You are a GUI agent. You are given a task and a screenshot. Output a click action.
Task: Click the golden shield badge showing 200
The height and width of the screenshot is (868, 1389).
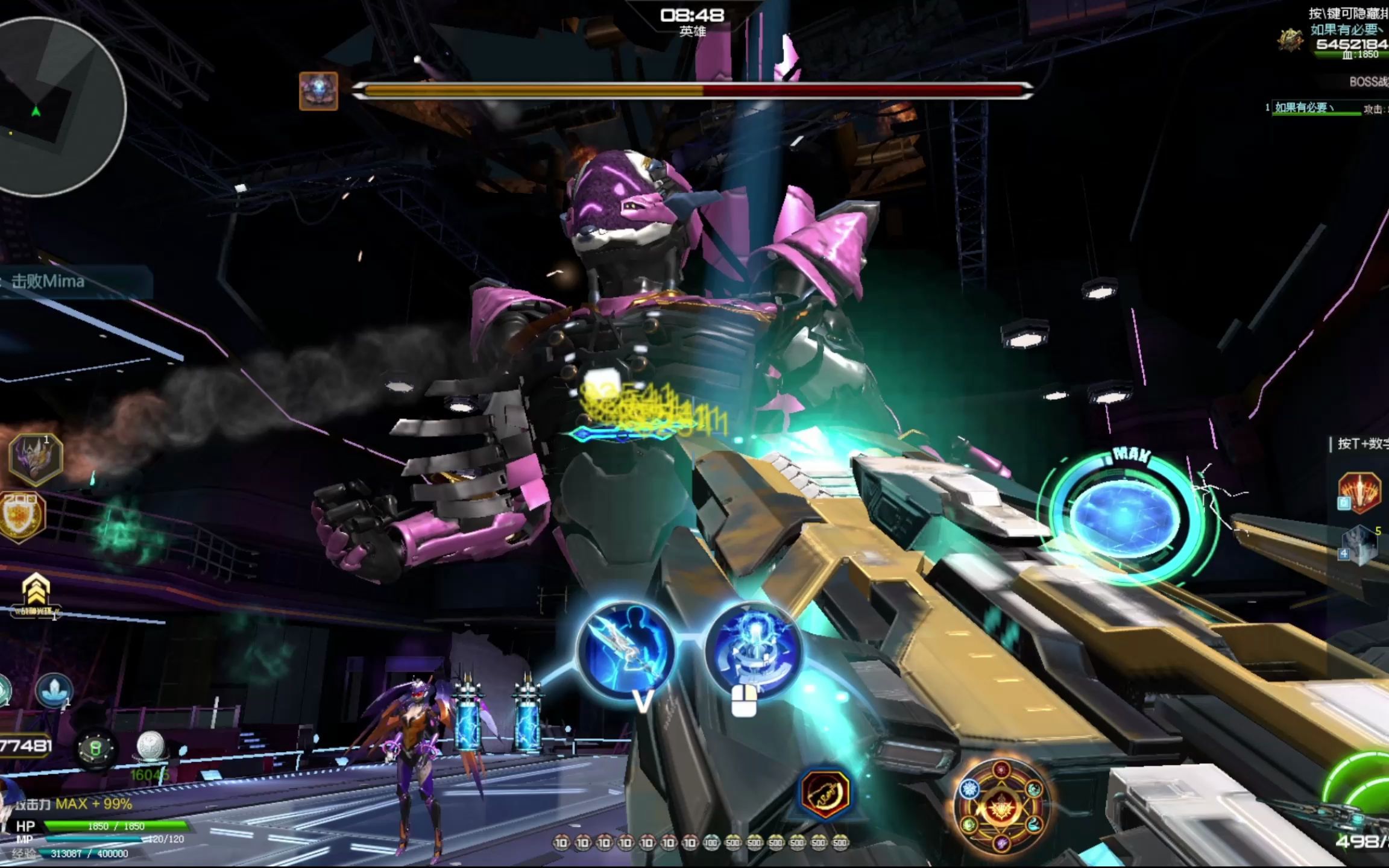(x=22, y=517)
